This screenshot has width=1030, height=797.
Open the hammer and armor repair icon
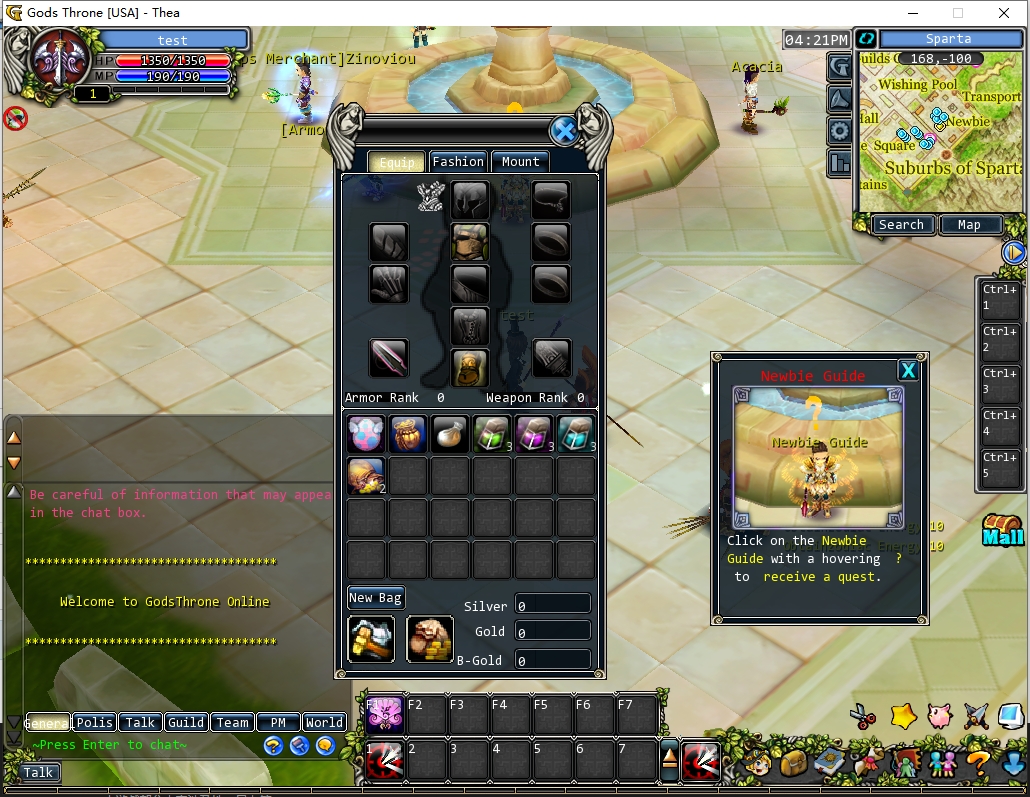371,639
